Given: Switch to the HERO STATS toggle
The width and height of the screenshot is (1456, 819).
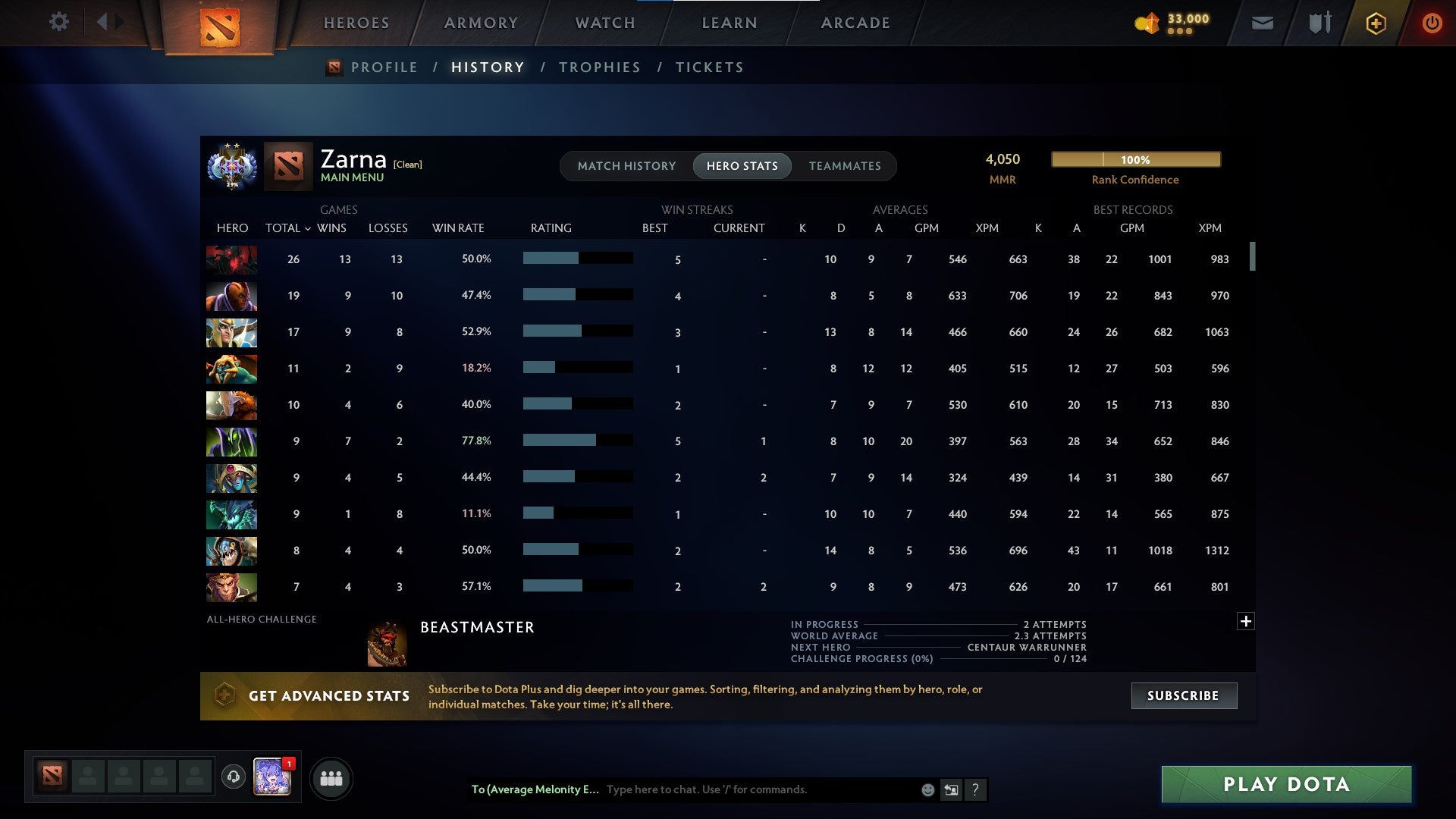Looking at the screenshot, I should pos(742,165).
